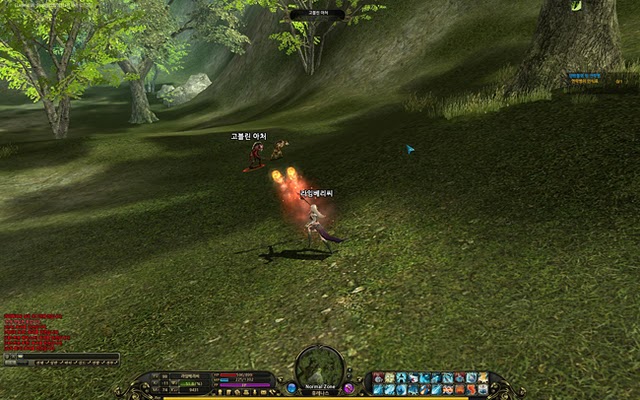Select the target name plate at top center
This screenshot has width=640, height=400.
tap(317, 15)
